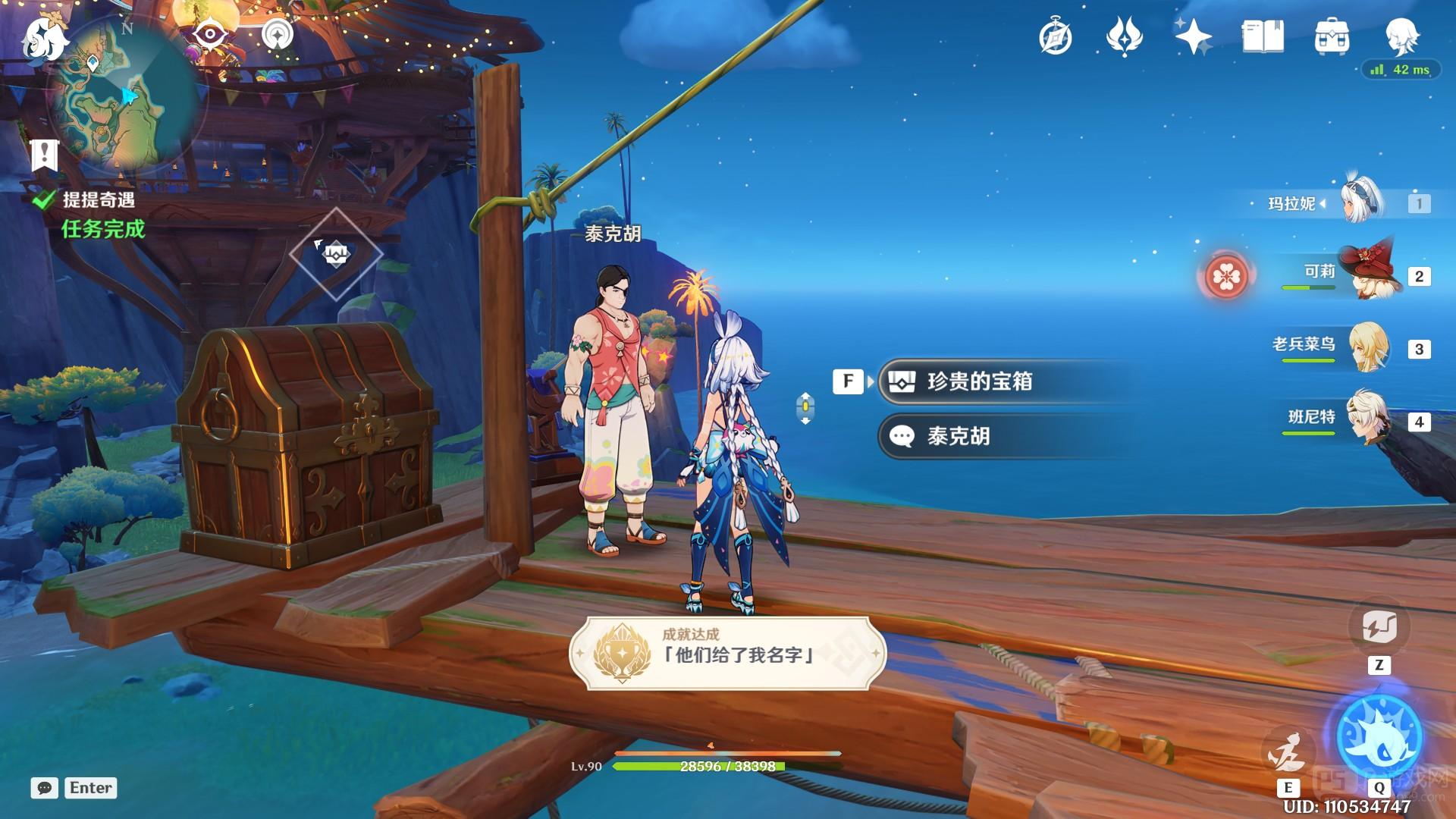Open the battle pass flame icon
This screenshot has height=819, width=1456.
click(1125, 37)
